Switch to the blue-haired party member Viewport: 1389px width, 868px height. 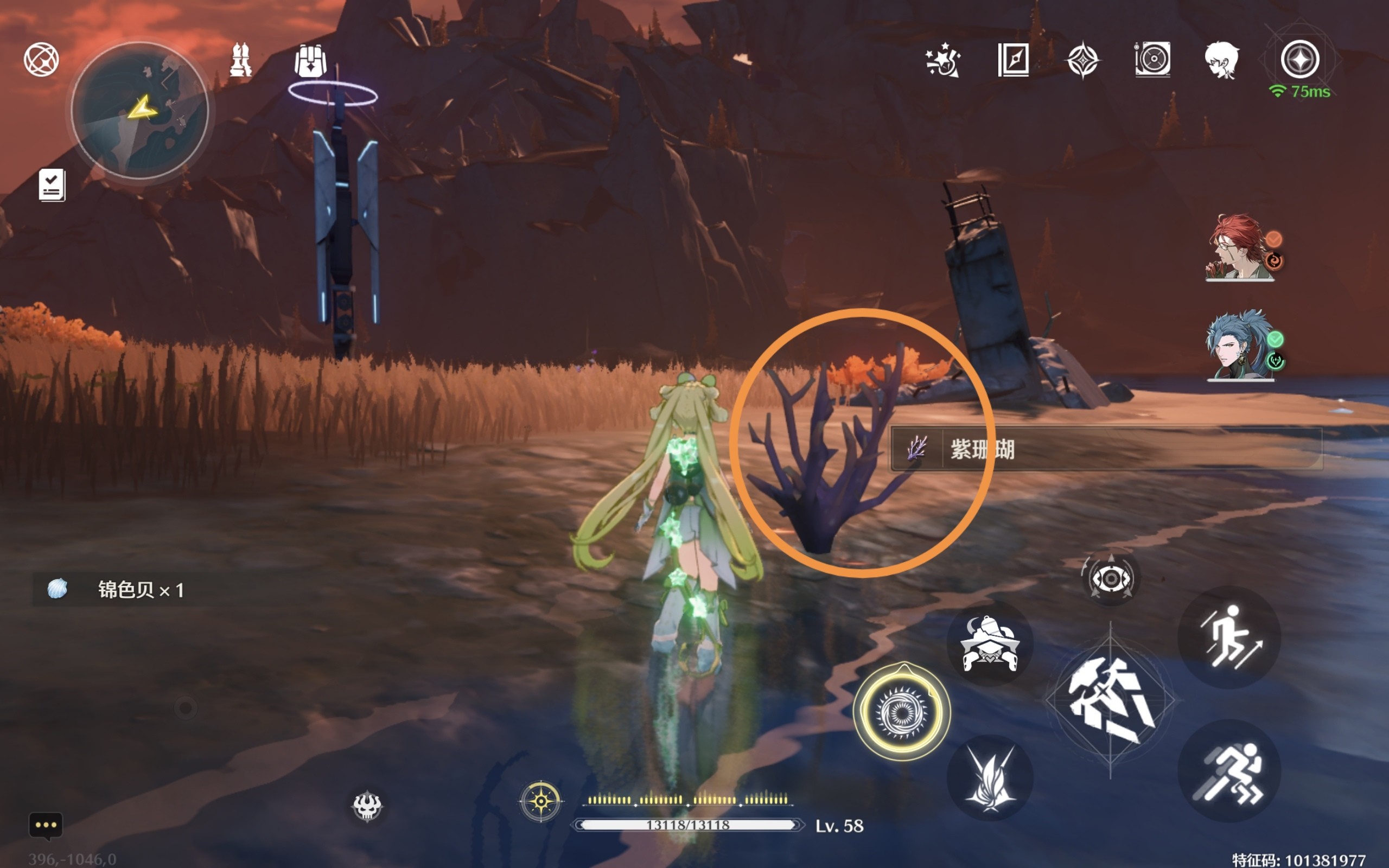coord(1240,346)
